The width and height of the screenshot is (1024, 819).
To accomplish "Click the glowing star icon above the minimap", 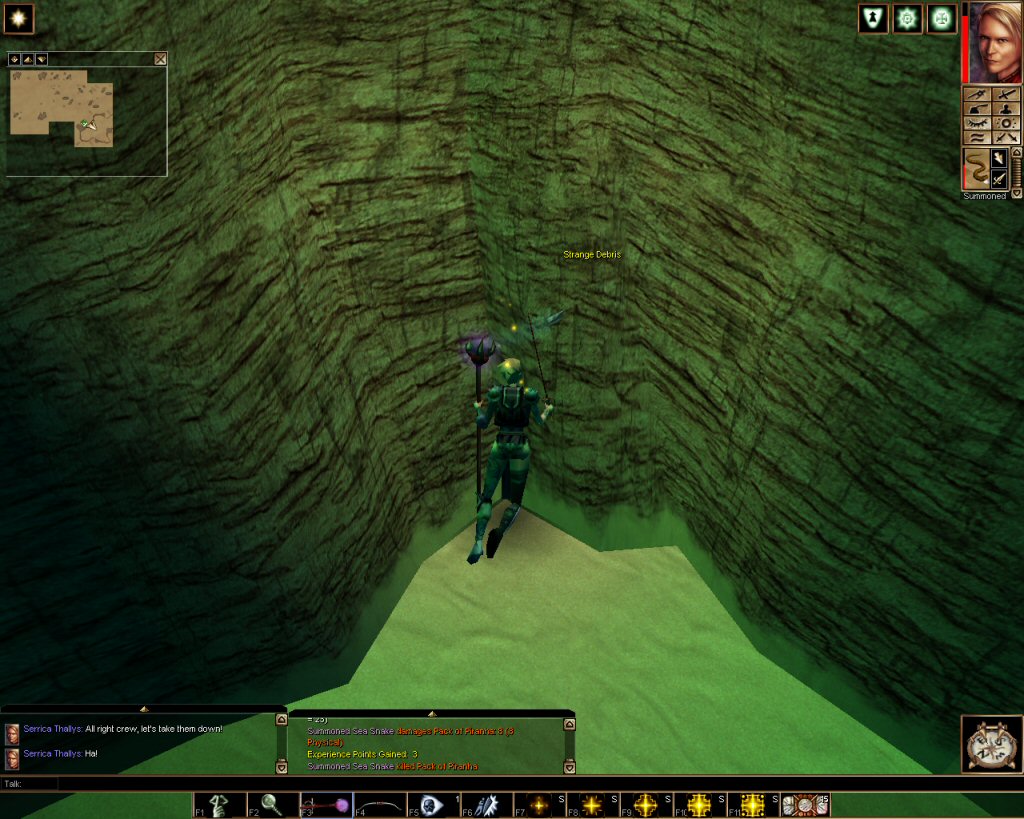I will (x=19, y=19).
